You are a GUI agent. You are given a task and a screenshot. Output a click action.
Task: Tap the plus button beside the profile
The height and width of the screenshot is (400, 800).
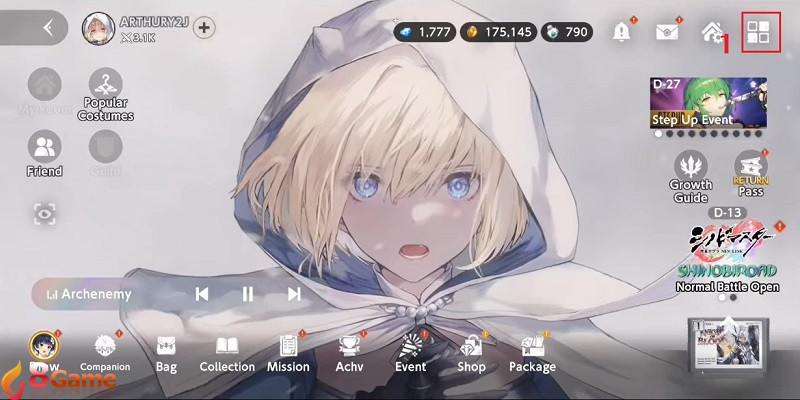click(203, 28)
